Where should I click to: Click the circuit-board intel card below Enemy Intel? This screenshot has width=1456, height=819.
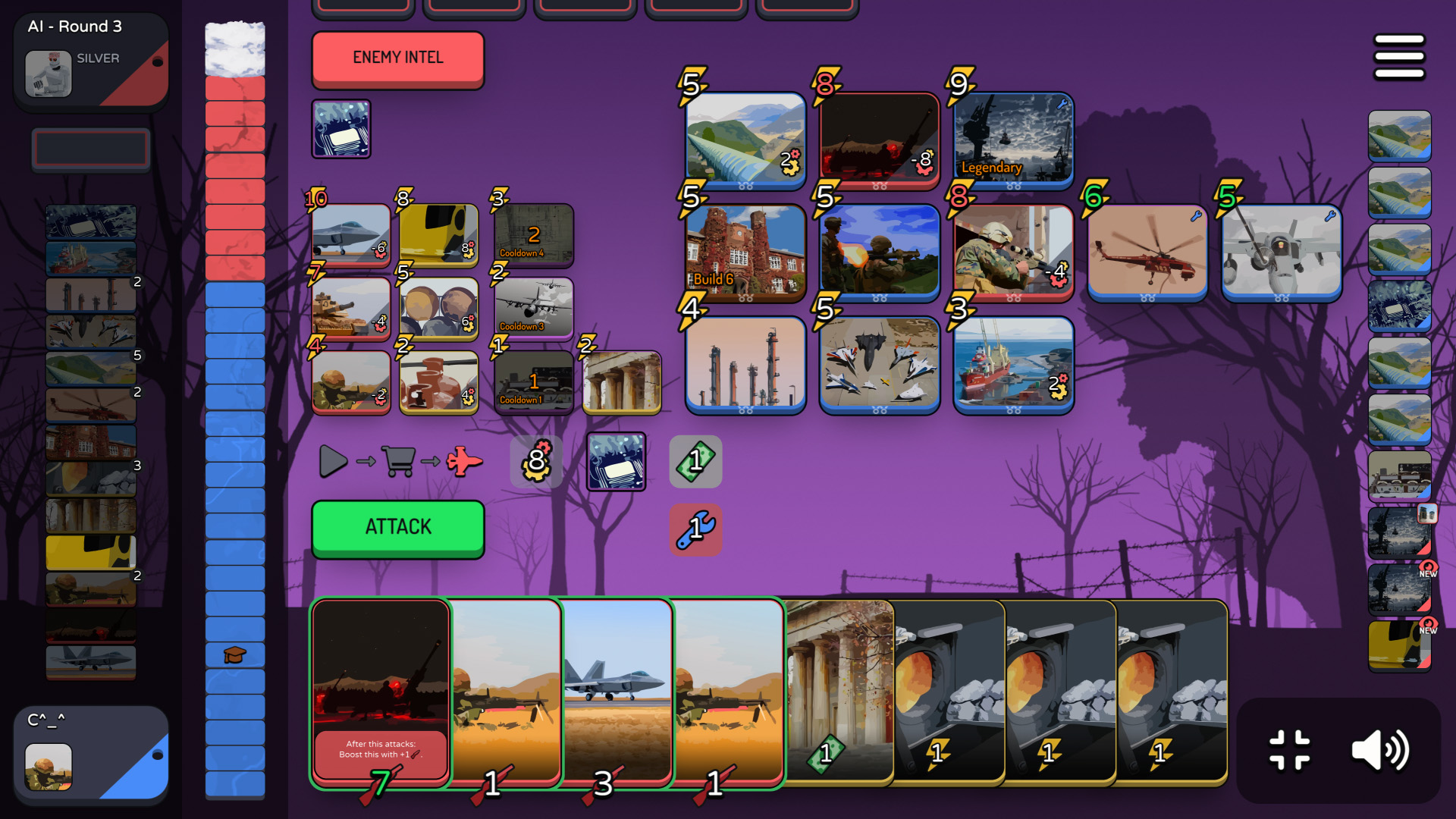(x=340, y=129)
